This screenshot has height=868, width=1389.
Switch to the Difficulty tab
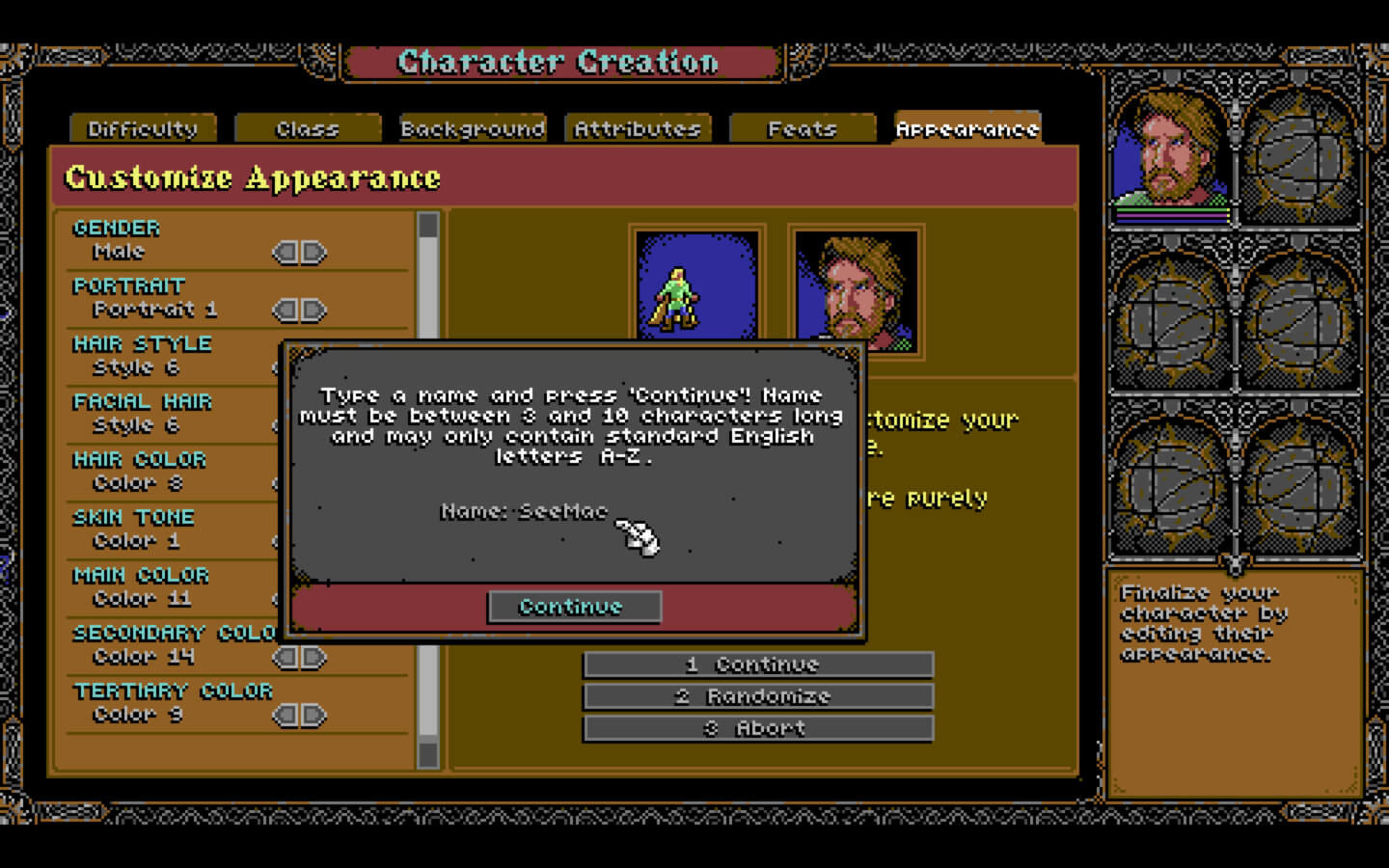coord(143,129)
